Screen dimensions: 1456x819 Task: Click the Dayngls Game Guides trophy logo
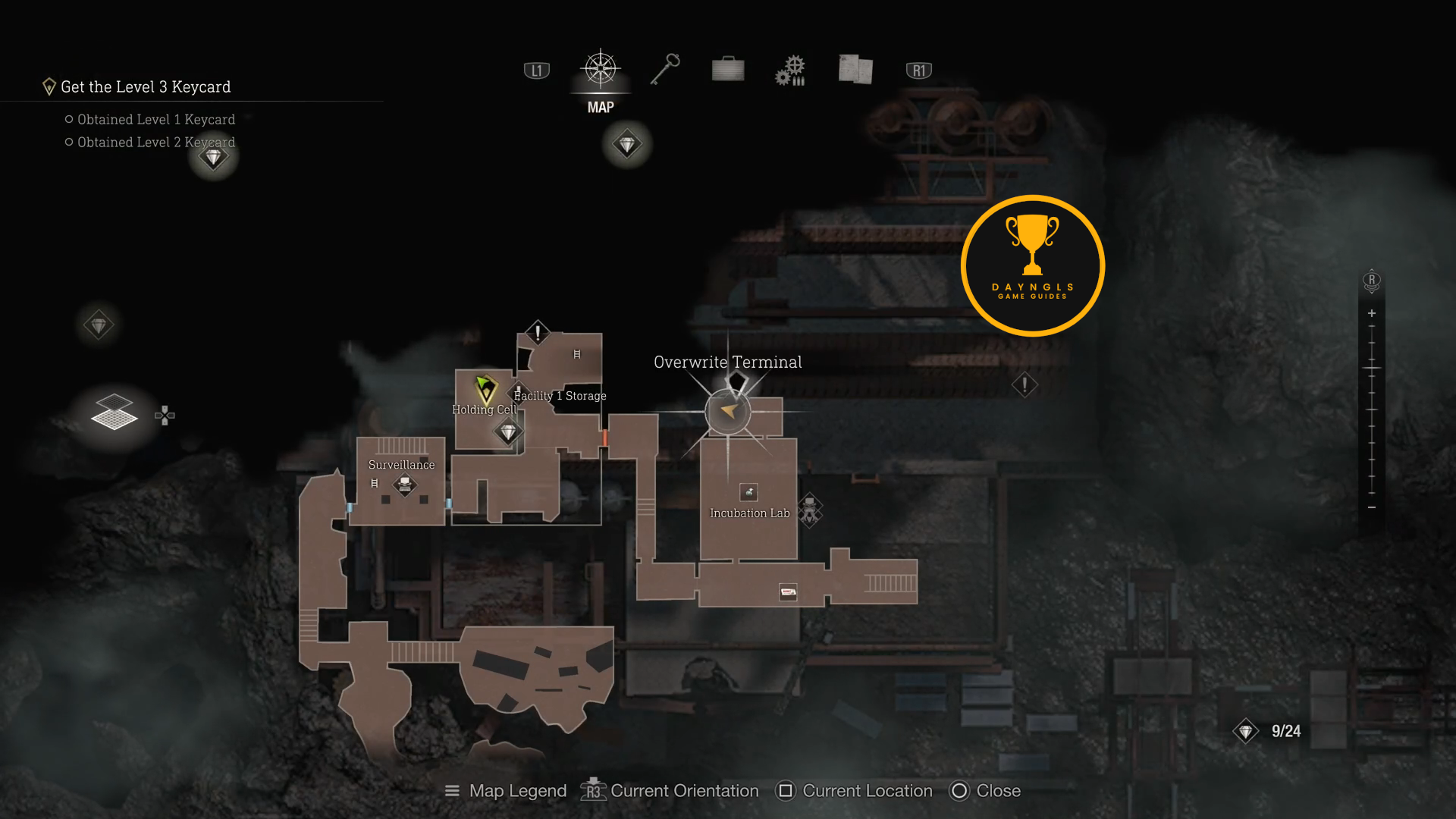1032,265
